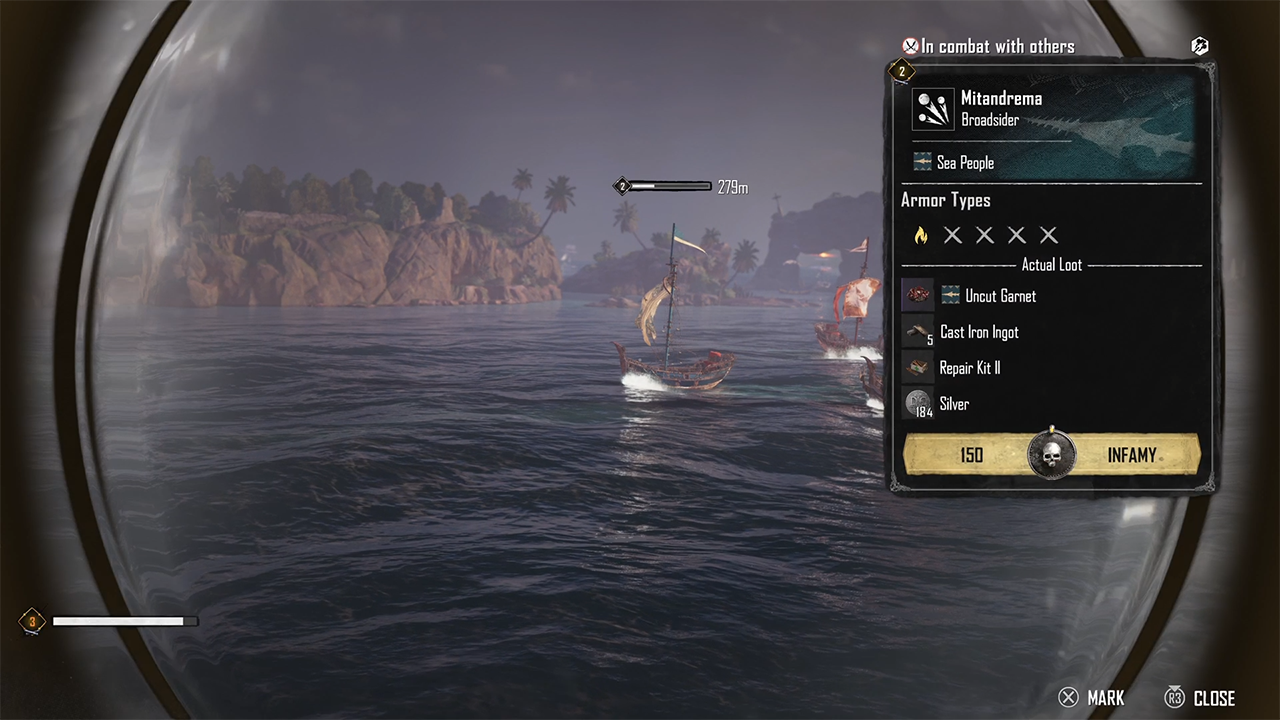The width and height of the screenshot is (1280, 720).
Task: Click the icon at the panel's top-right corner
Action: tap(1200, 46)
